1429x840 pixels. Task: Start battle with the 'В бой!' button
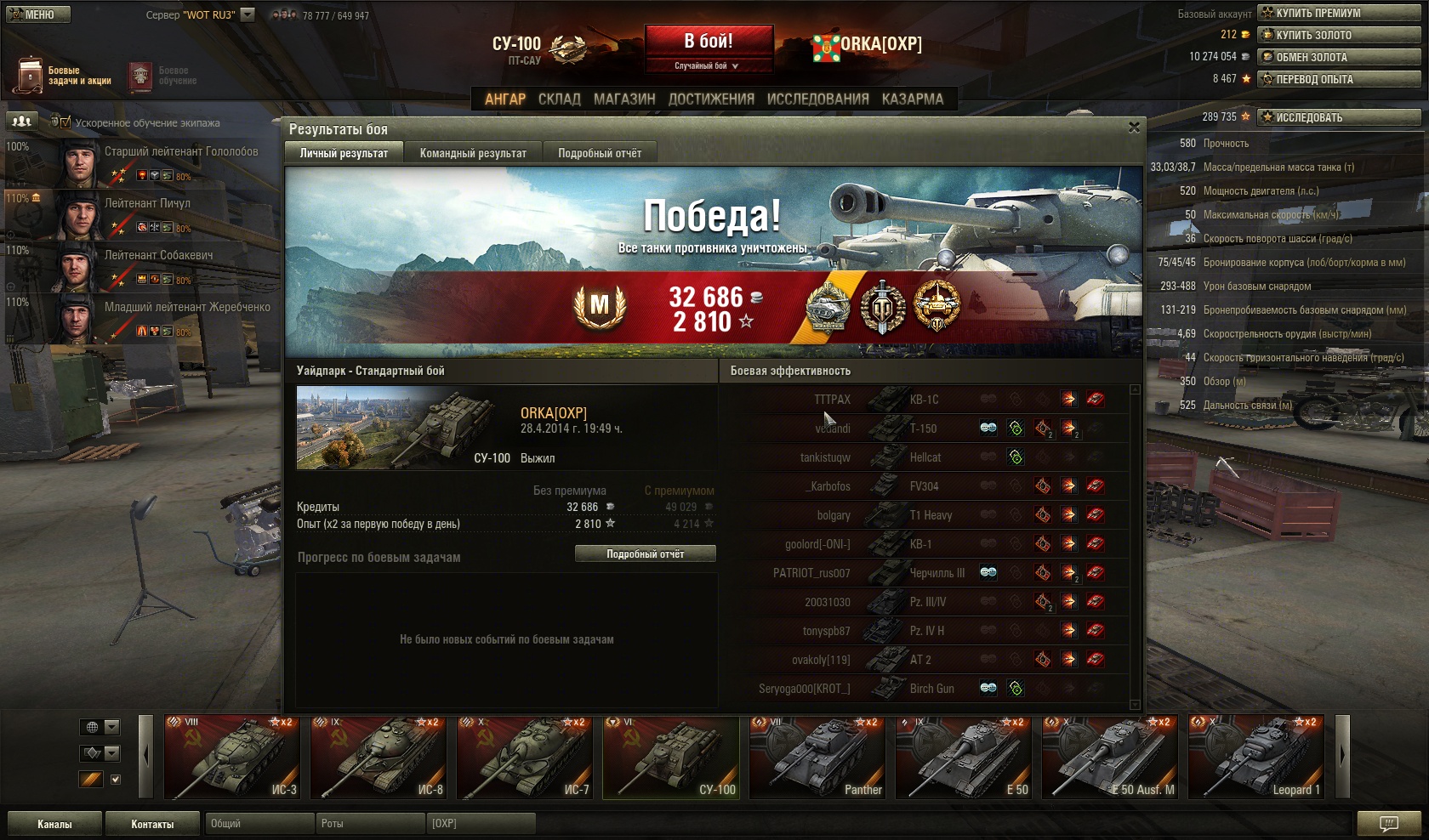[x=708, y=41]
